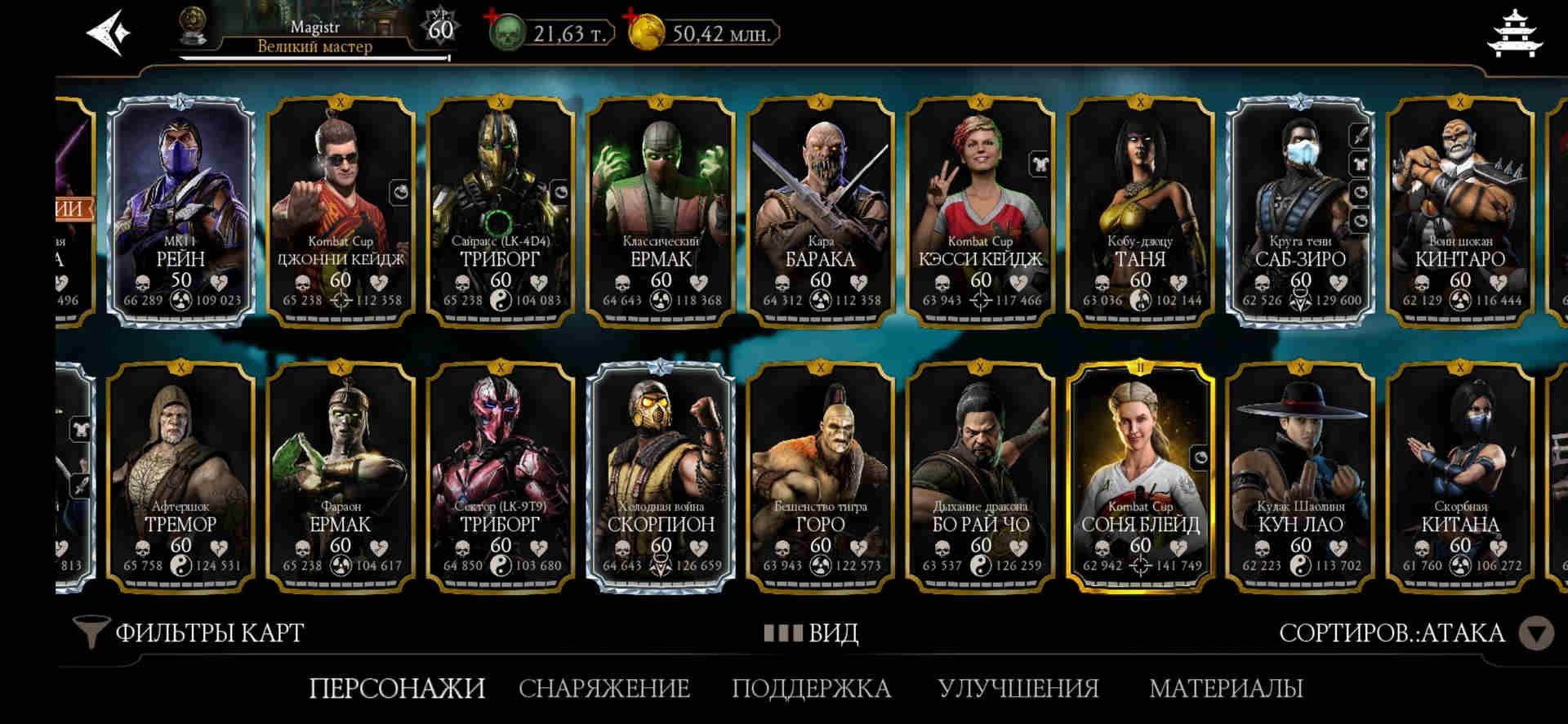The height and width of the screenshot is (724, 1568).
Task: Switch to the Снаряжение tab
Action: (604, 688)
